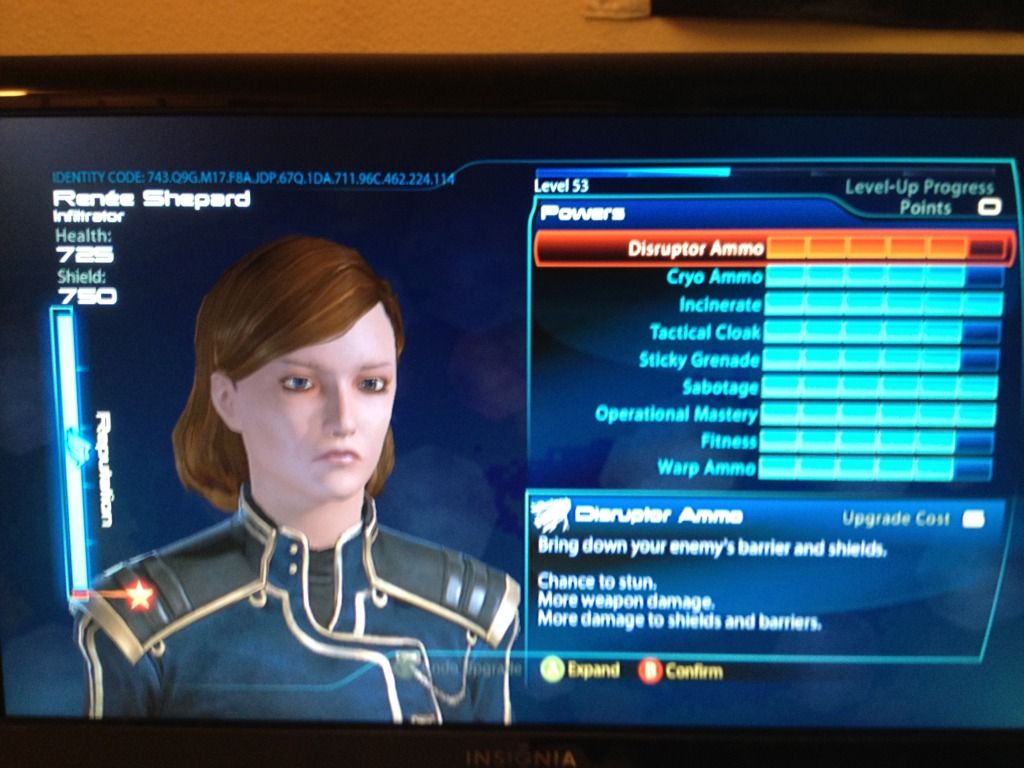Highlight the Tactical Cloak power

click(x=705, y=332)
